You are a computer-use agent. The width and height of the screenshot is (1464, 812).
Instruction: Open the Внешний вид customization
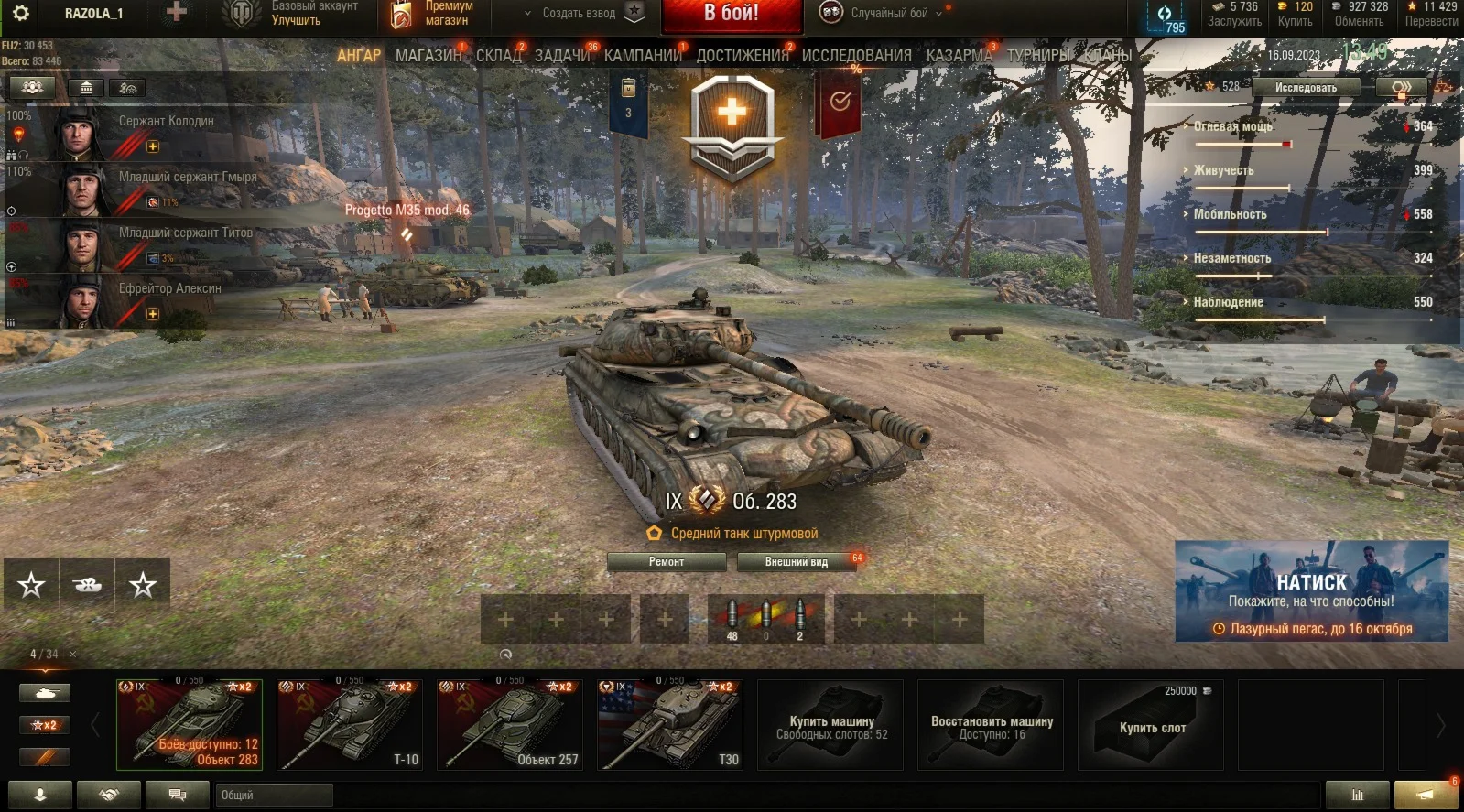(797, 562)
